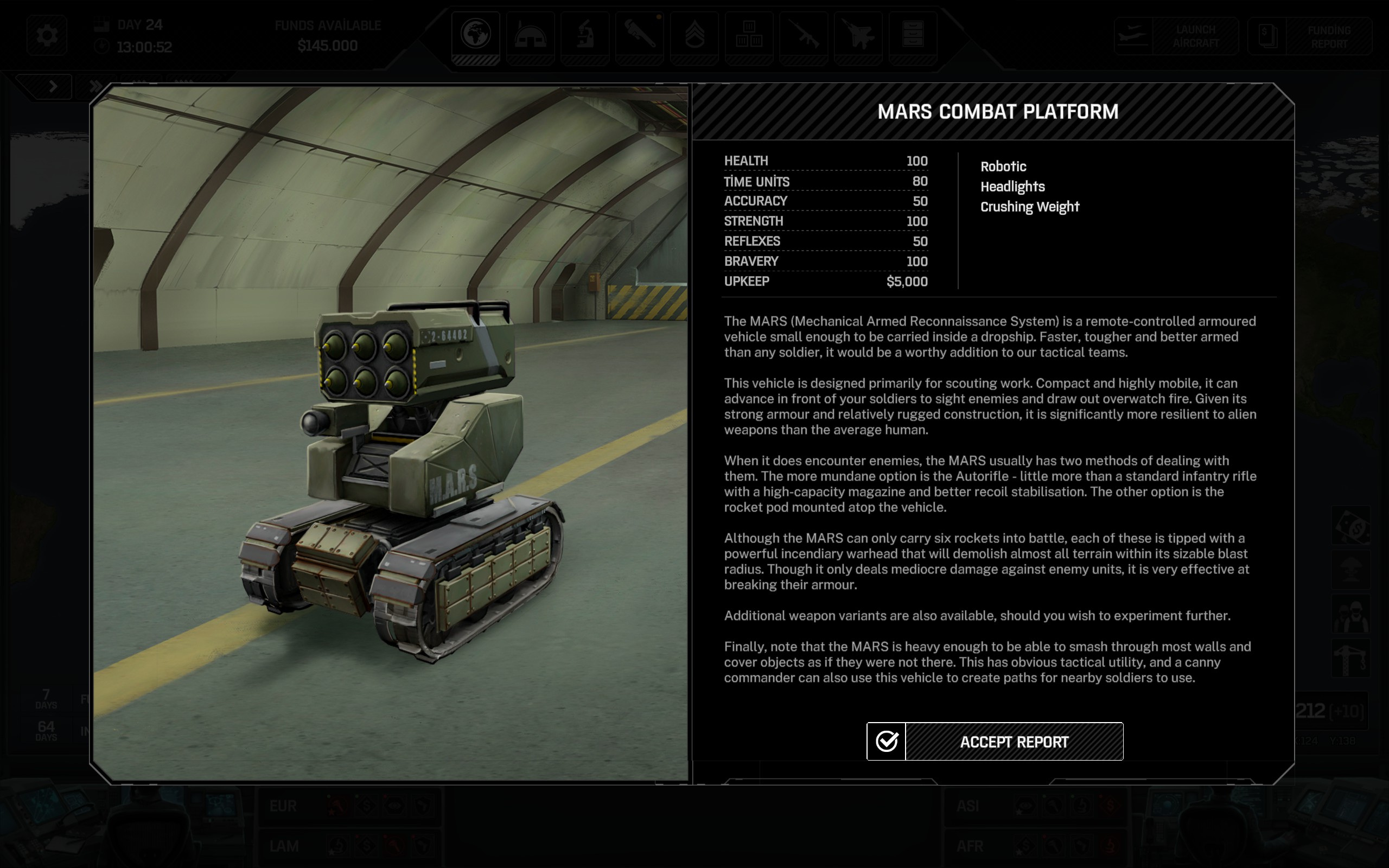Click the single-arrow time speed button
The width and height of the screenshot is (1389, 868).
(x=53, y=87)
